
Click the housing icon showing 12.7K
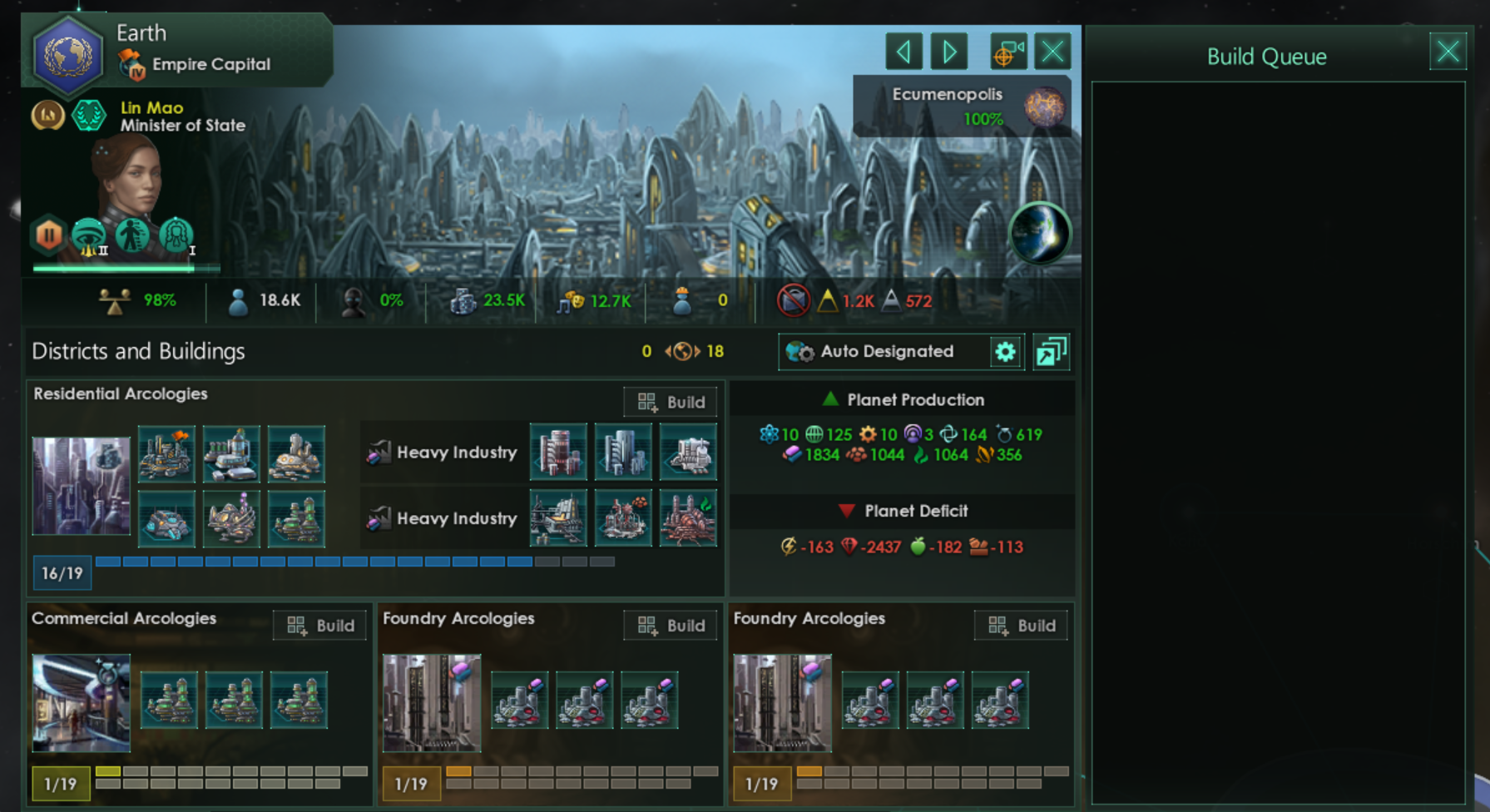point(567,300)
